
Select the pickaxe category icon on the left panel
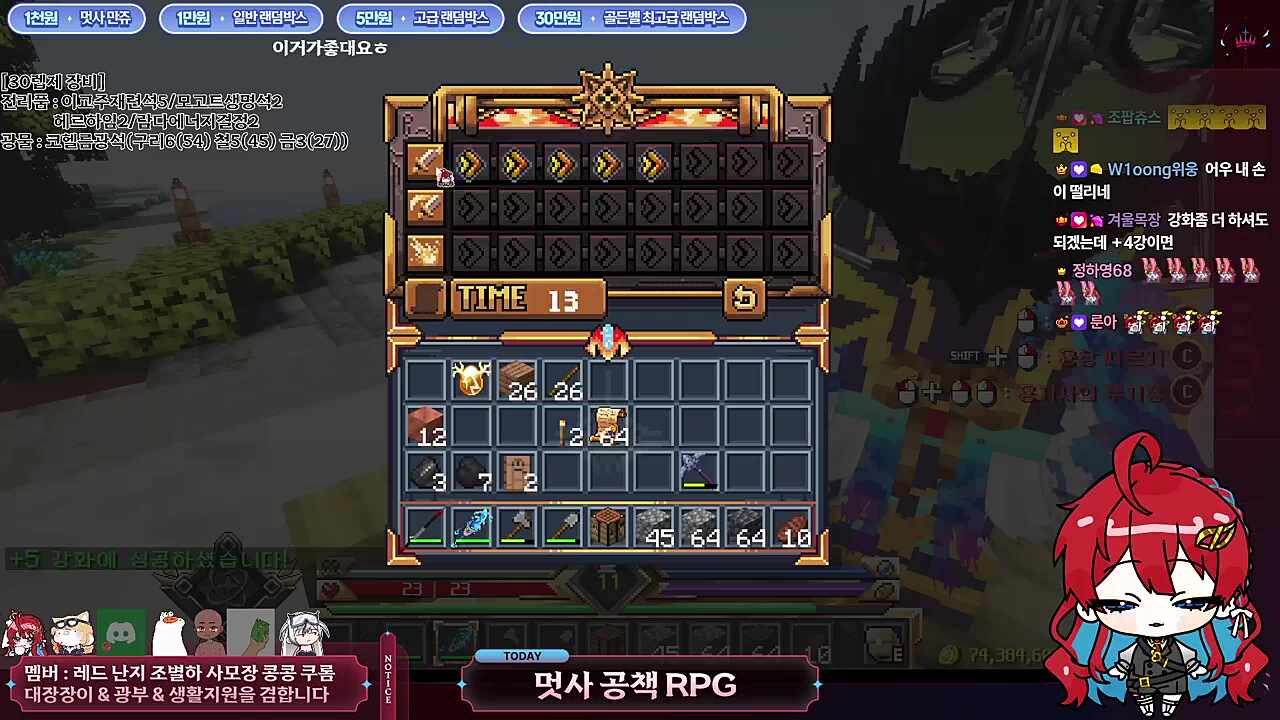point(425,208)
